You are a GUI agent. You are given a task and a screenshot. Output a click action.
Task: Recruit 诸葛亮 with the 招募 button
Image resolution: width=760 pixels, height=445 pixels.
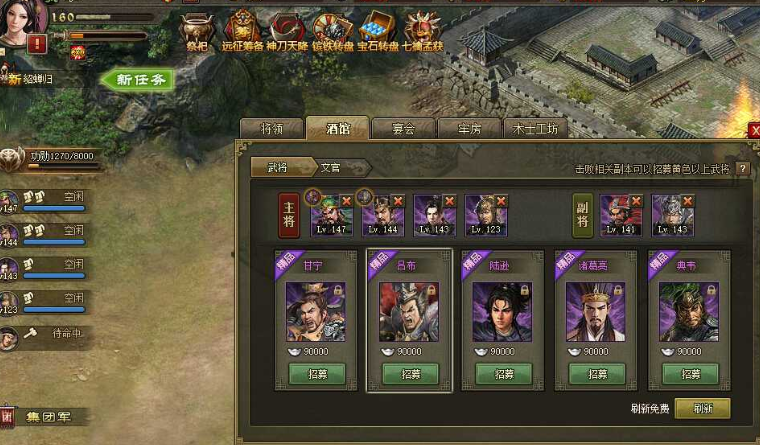pos(596,374)
